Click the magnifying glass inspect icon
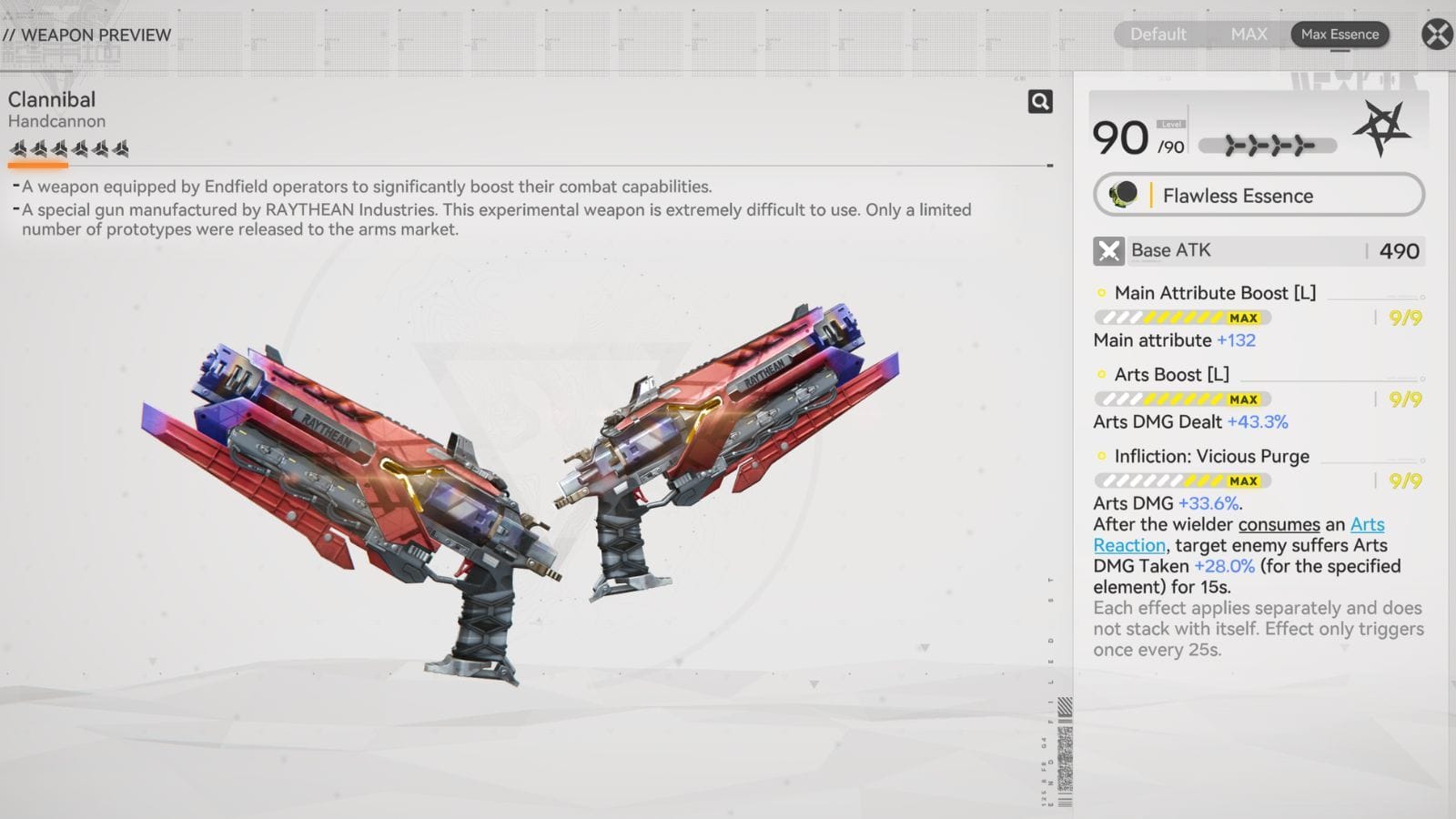This screenshot has width=1456, height=819. [x=1040, y=101]
